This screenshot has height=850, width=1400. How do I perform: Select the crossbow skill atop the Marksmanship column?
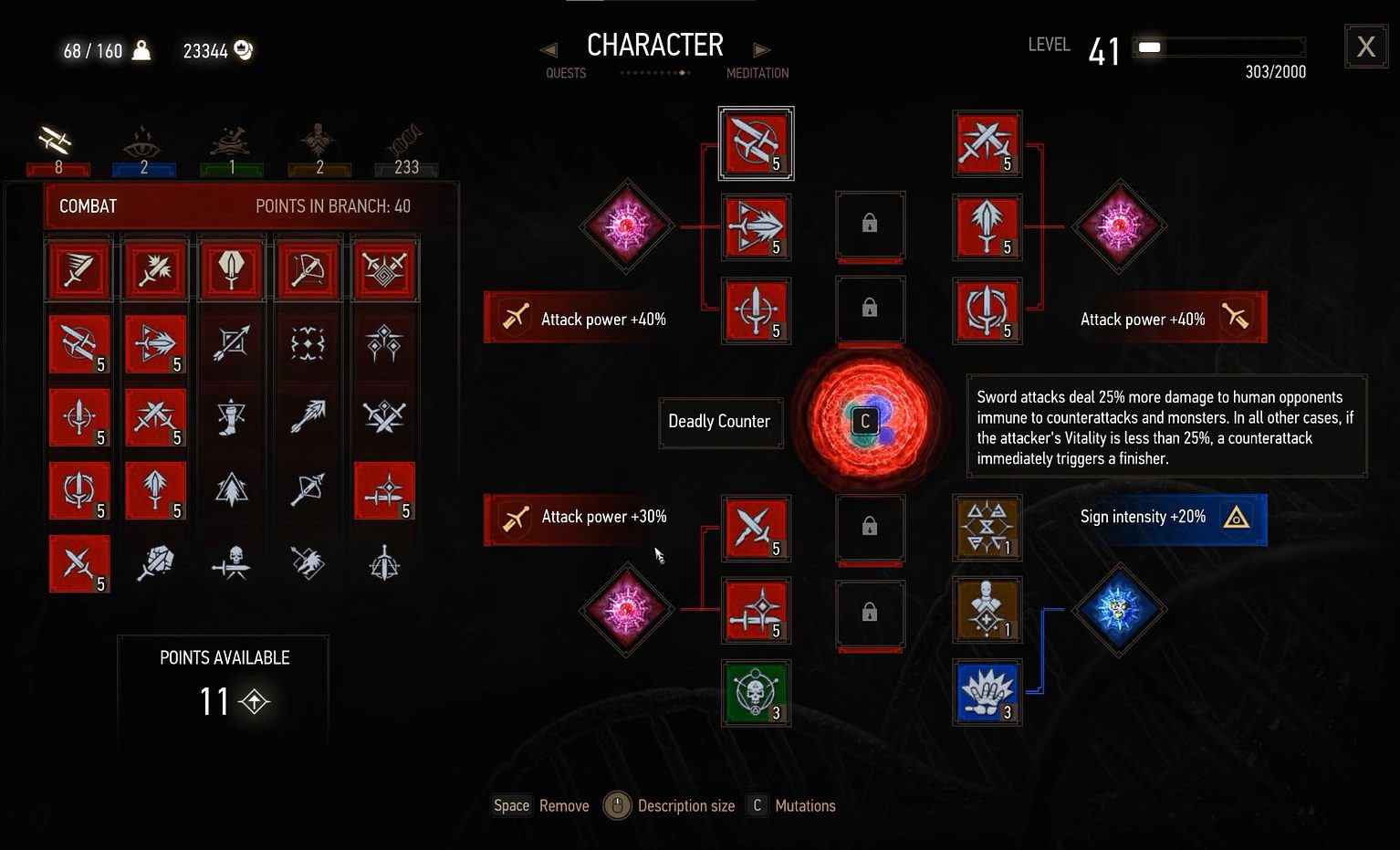pos(308,269)
